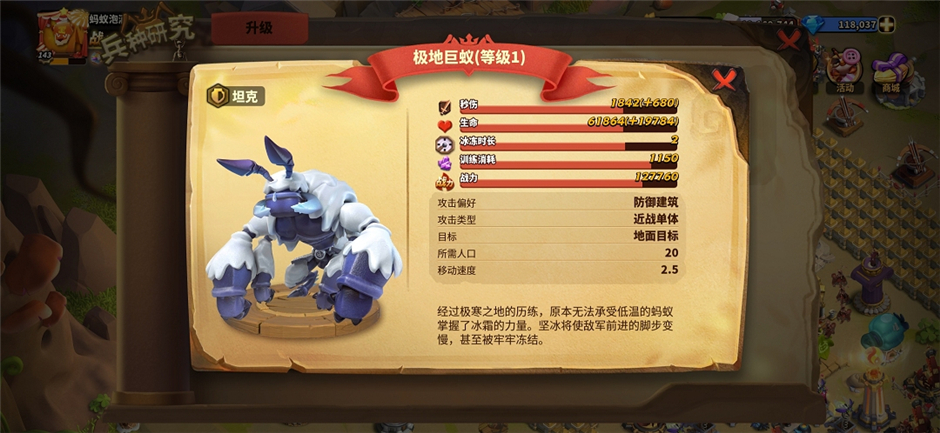This screenshot has width=940, height=433.
Task: Tap the plus button to add gems
Action: tap(887, 24)
